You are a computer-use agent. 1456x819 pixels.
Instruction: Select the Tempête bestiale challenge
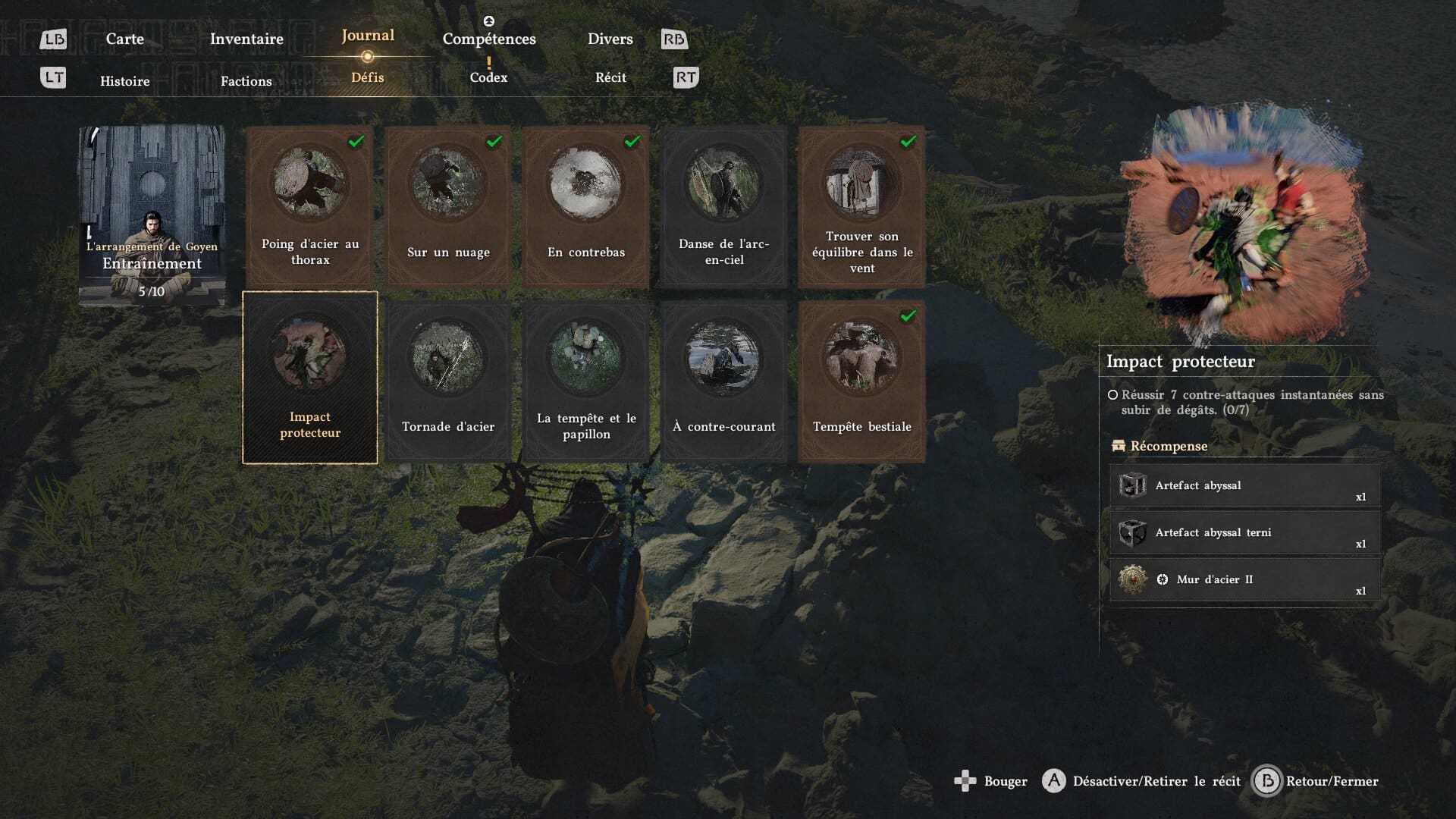click(862, 380)
